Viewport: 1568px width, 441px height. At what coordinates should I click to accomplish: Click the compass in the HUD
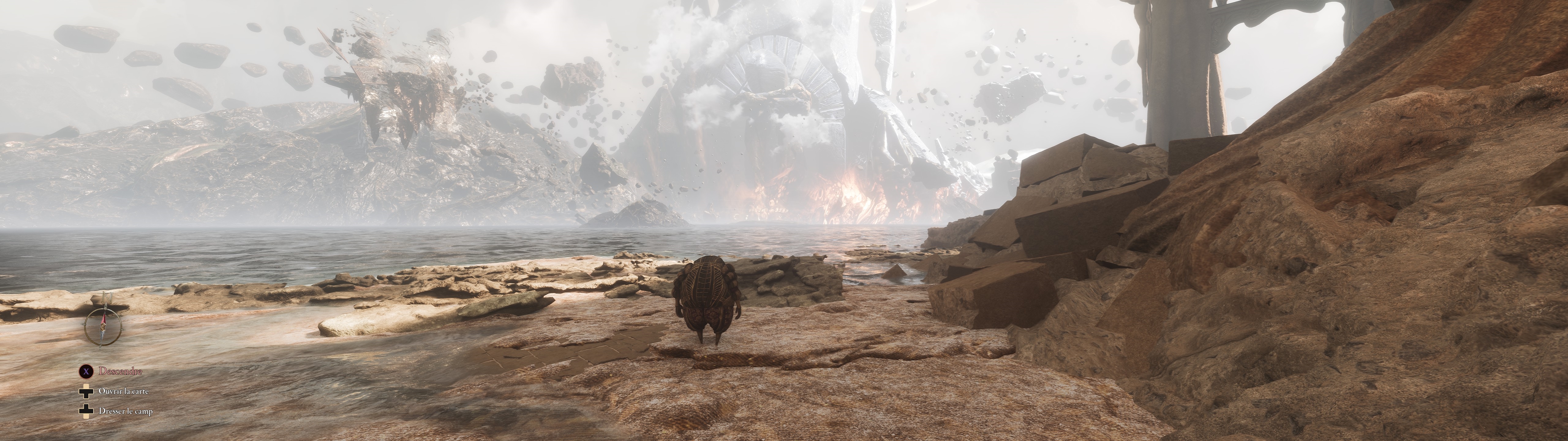pyautogui.click(x=103, y=326)
